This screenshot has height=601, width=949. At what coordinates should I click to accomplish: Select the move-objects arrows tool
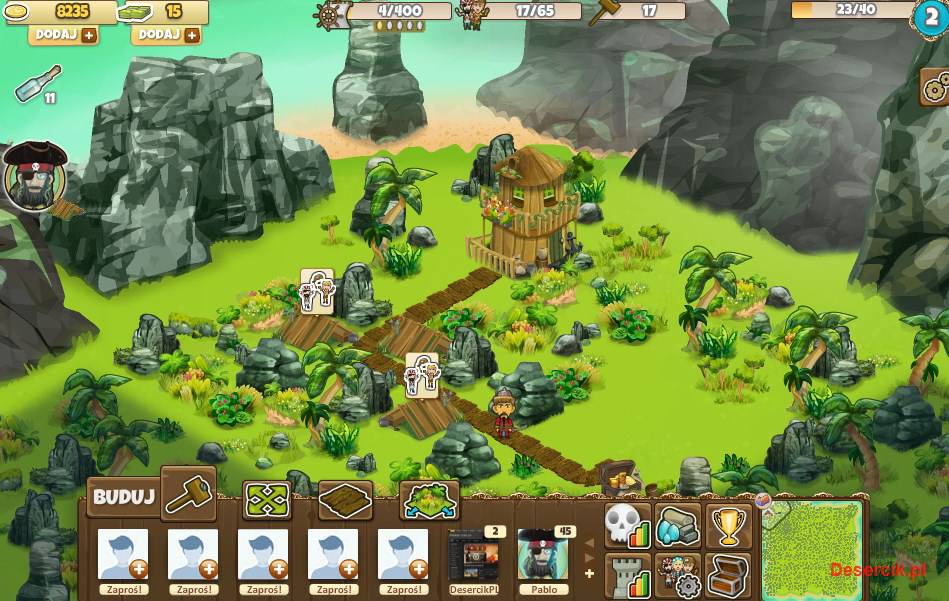click(267, 500)
